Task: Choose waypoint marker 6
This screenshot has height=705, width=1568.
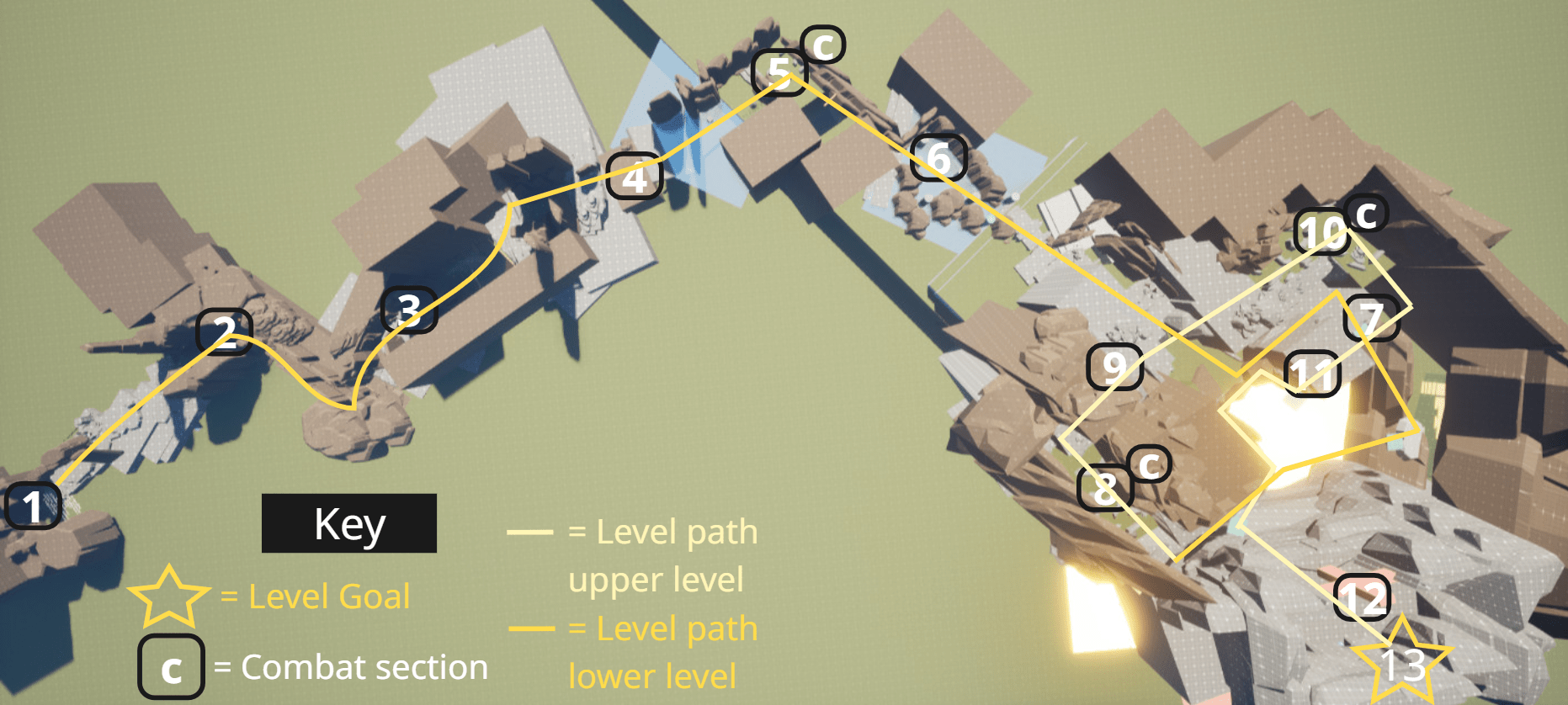Action: pos(938,157)
